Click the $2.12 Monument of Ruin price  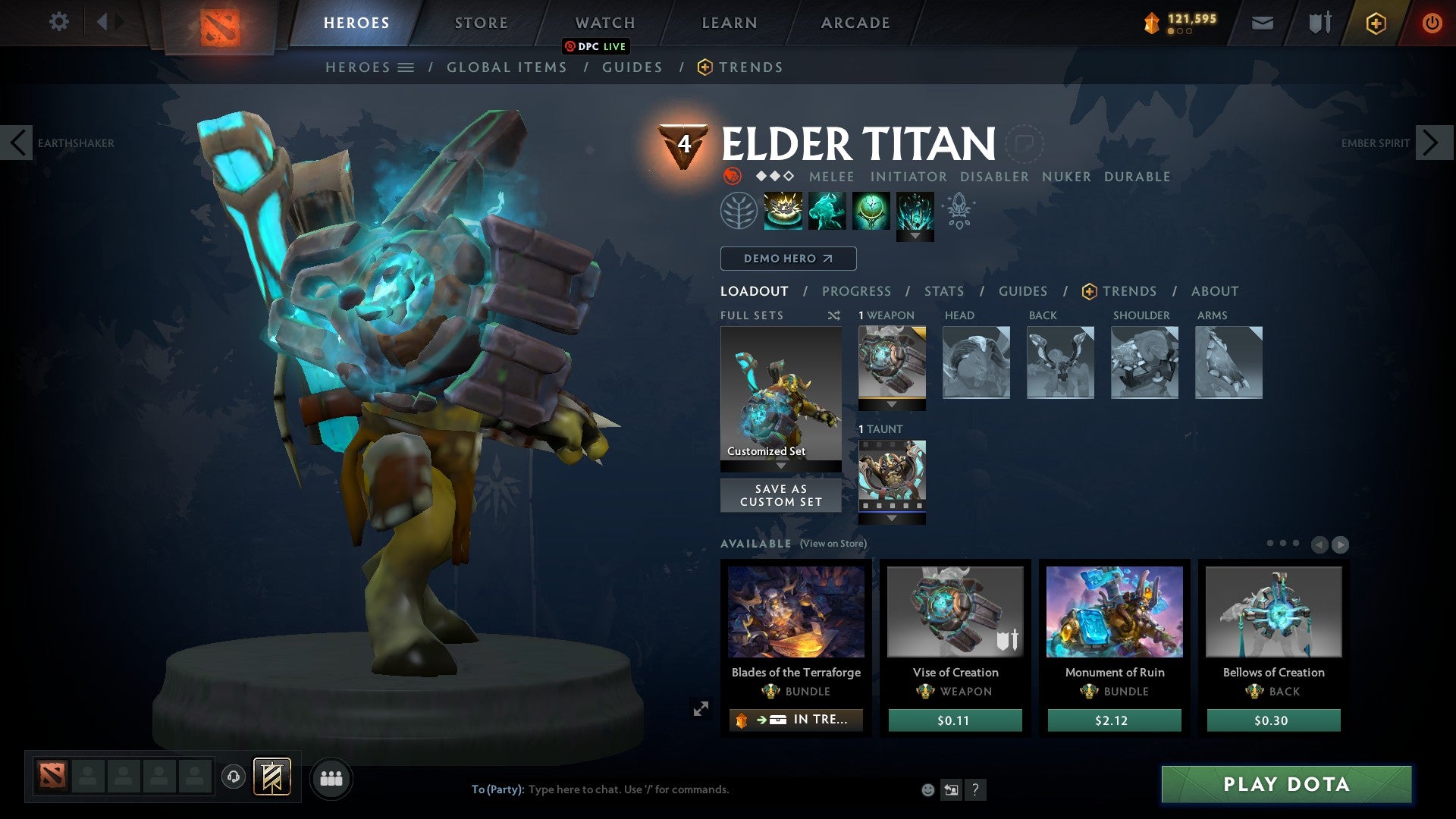(x=1113, y=720)
